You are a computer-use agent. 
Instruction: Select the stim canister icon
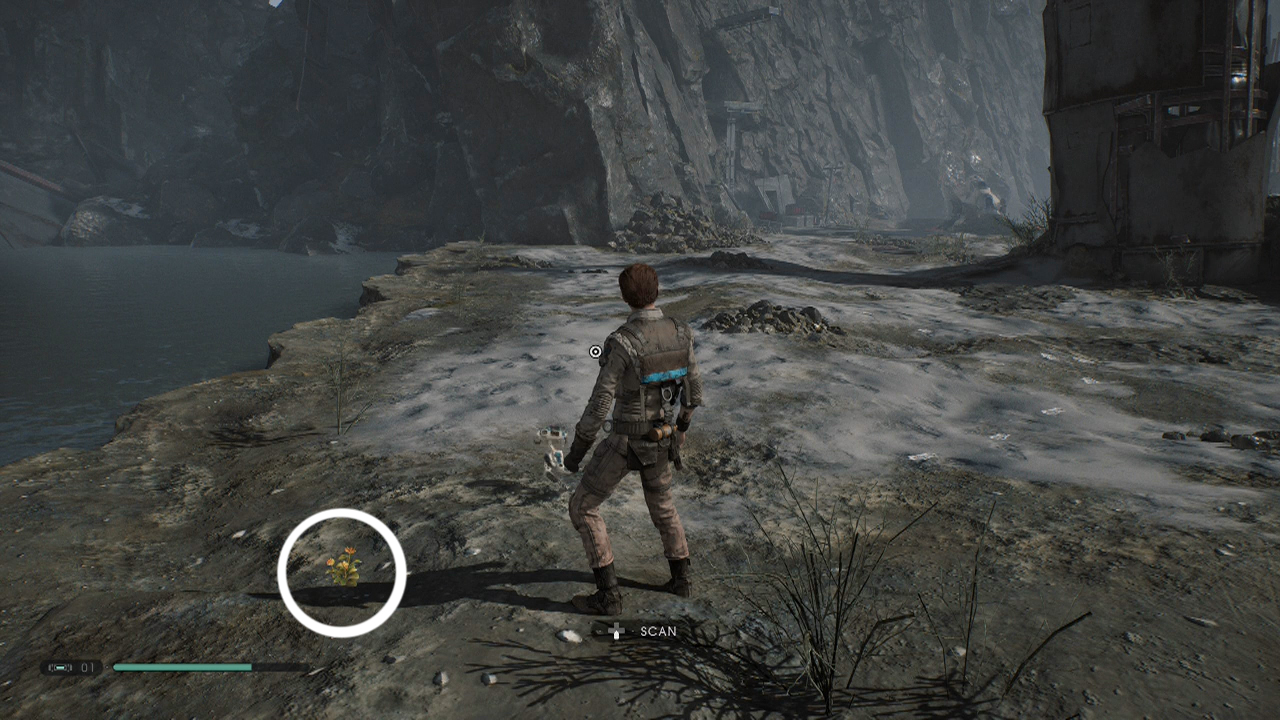click(62, 668)
